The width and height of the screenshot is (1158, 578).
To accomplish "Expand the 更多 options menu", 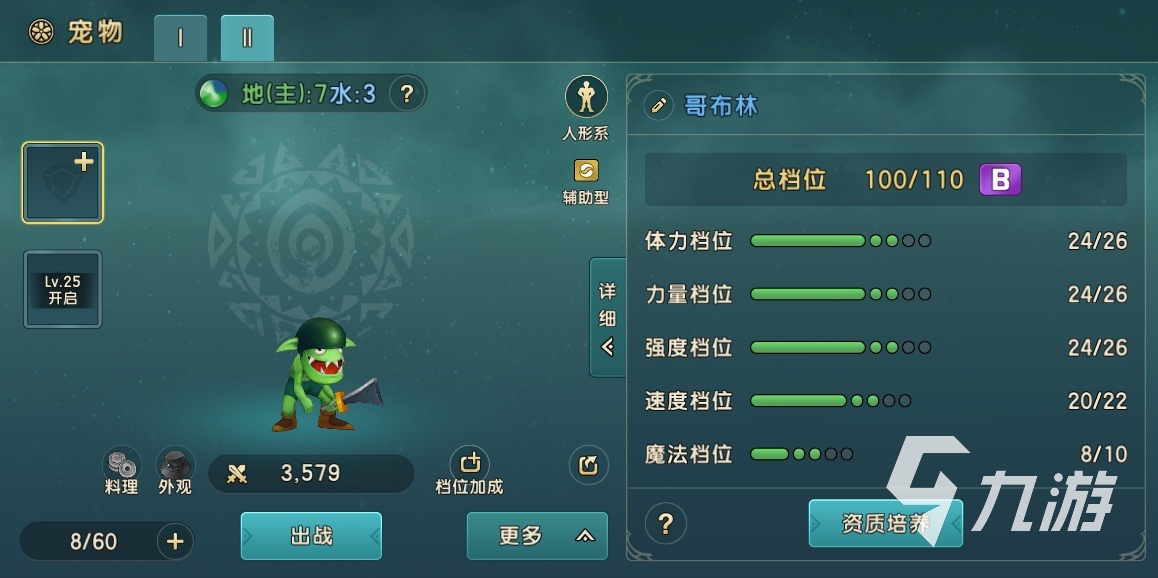I will coord(537,536).
